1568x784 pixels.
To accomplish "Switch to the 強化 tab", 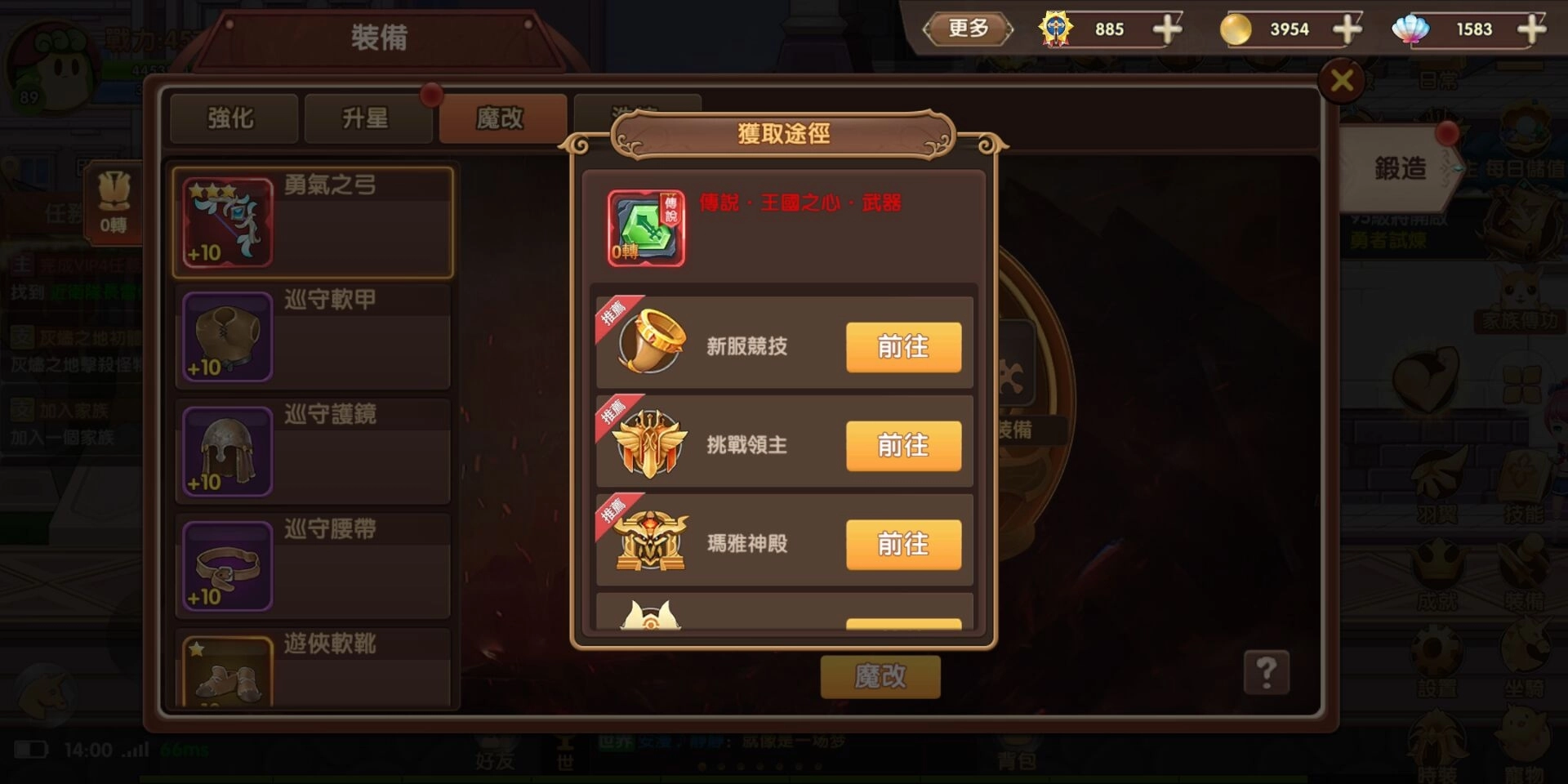I will coord(232,119).
